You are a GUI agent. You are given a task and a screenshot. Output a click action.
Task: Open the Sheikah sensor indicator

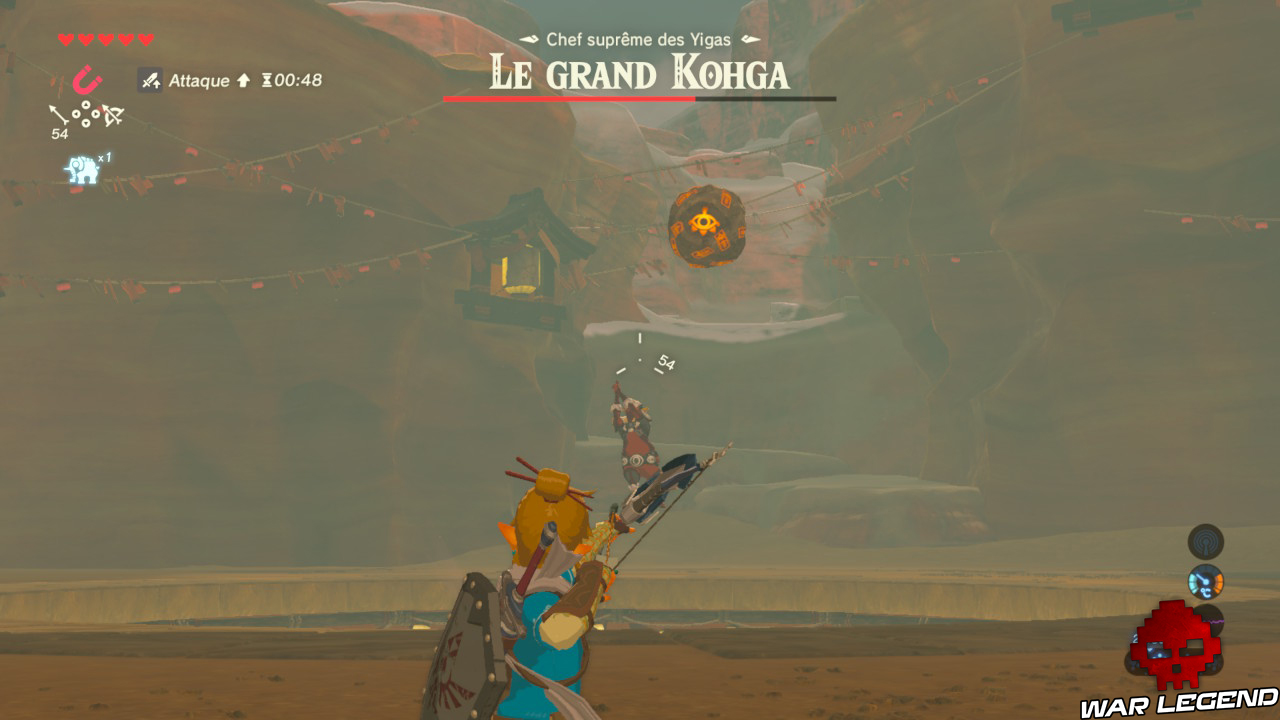coord(1205,542)
